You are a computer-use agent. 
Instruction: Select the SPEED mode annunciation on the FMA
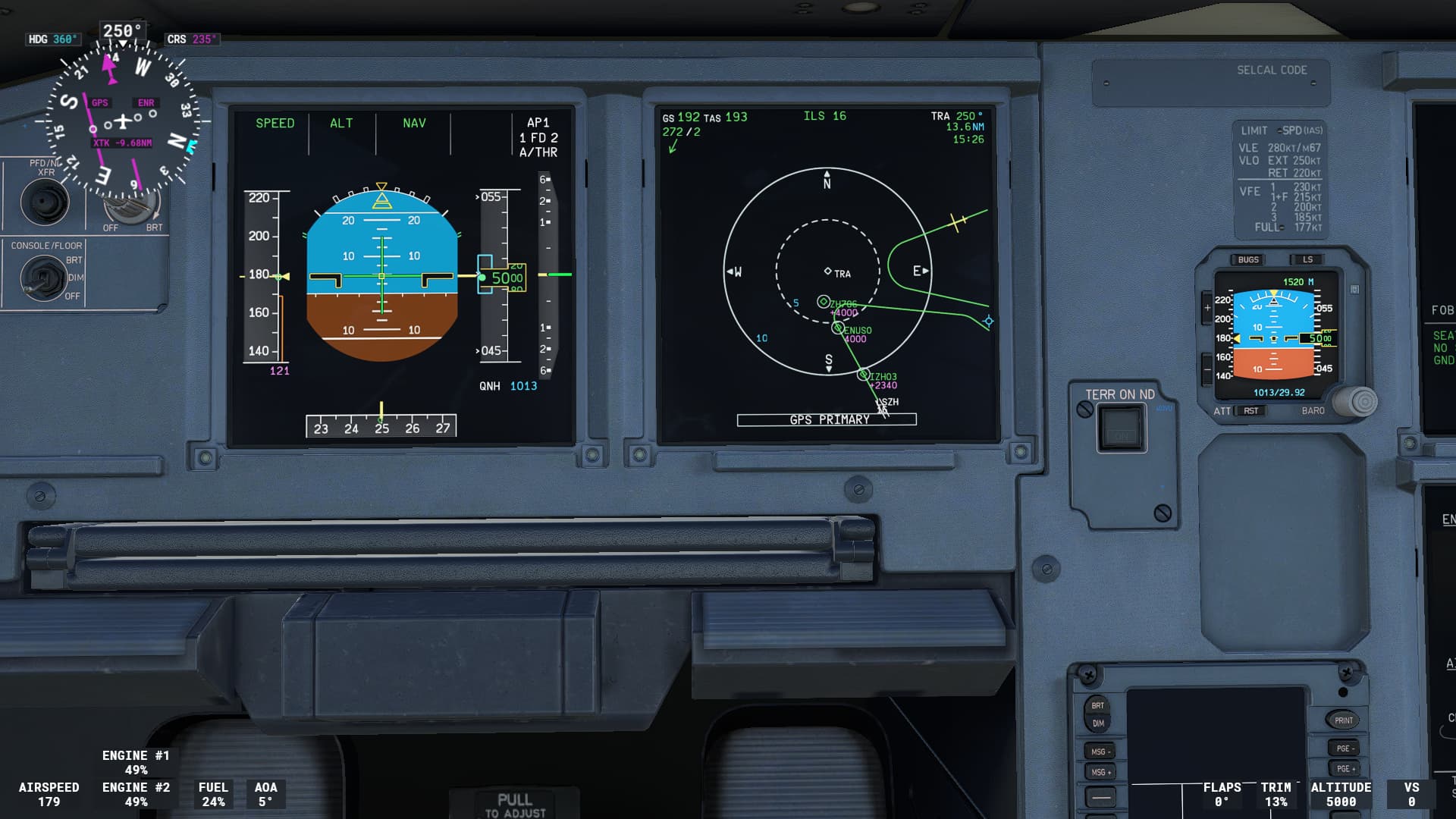pyautogui.click(x=276, y=122)
